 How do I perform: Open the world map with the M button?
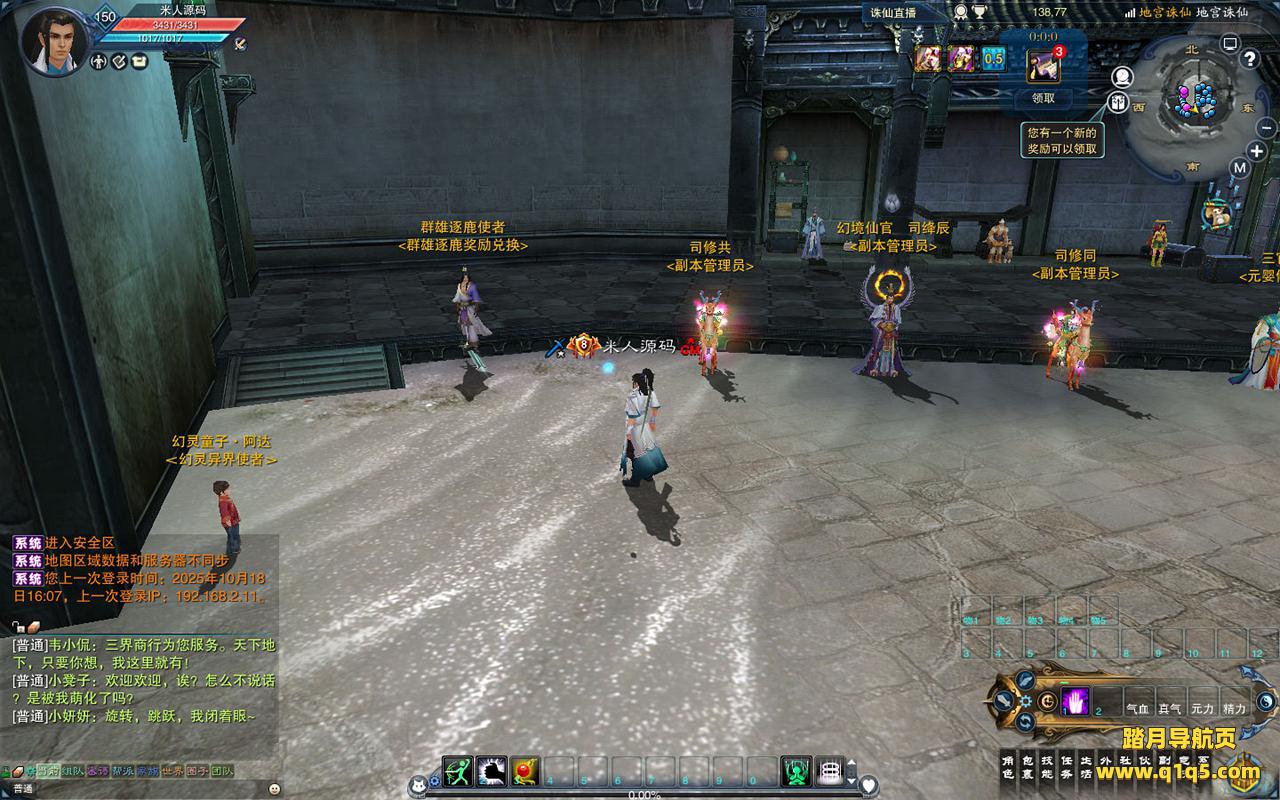pyautogui.click(x=1240, y=168)
